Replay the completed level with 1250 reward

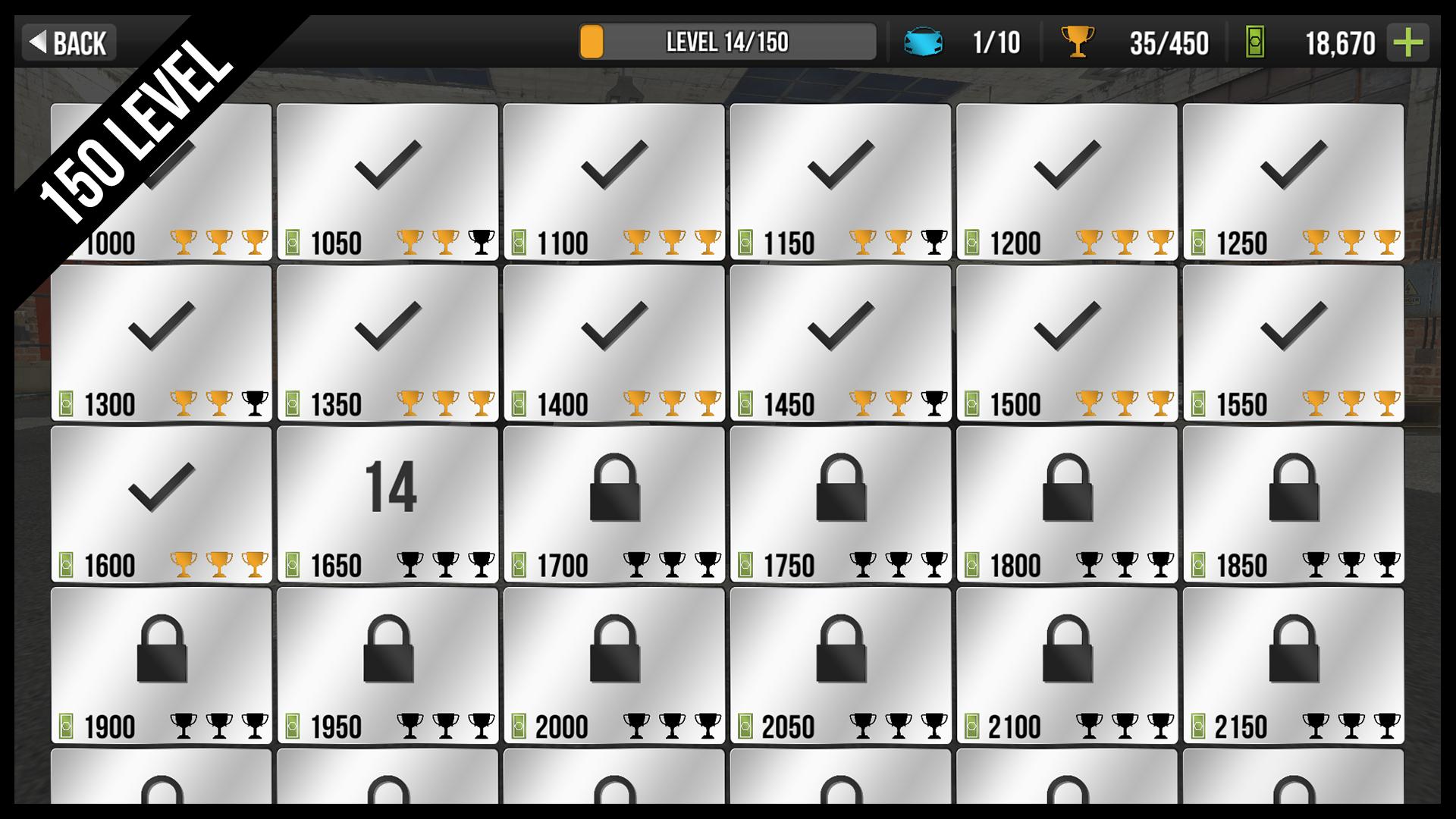(x=1293, y=182)
